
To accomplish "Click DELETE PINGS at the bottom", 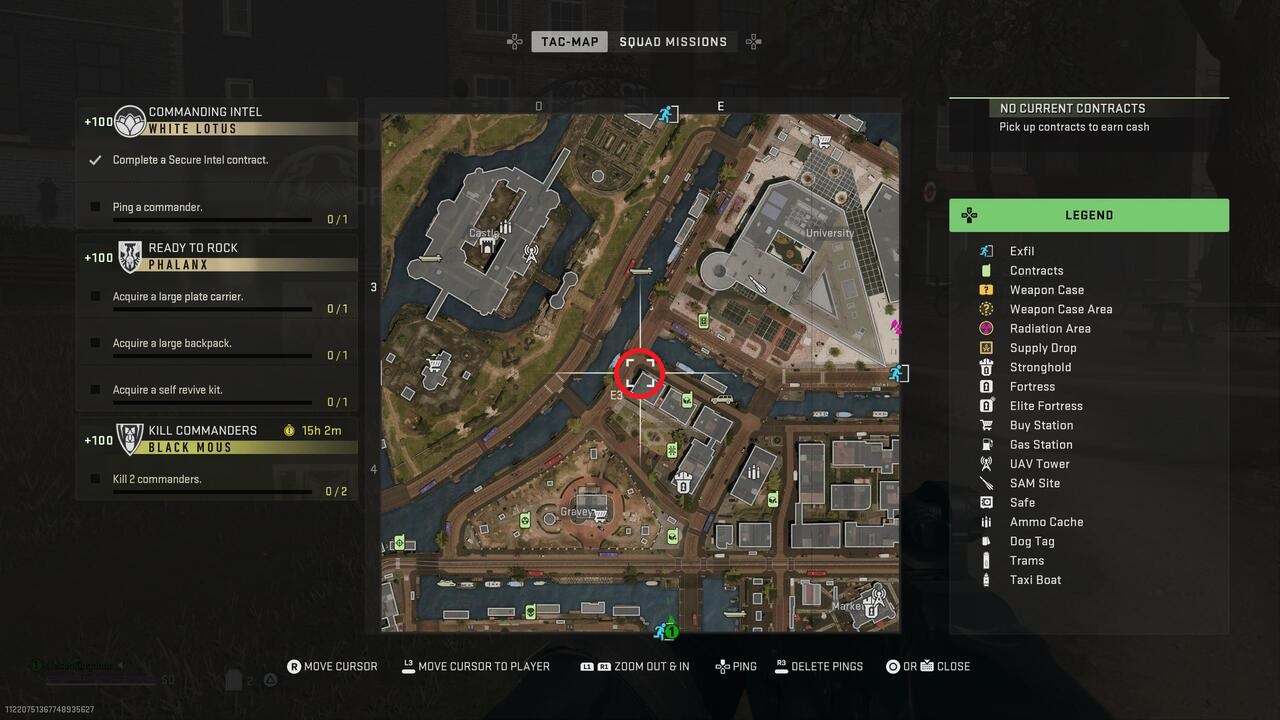I will coord(818,666).
